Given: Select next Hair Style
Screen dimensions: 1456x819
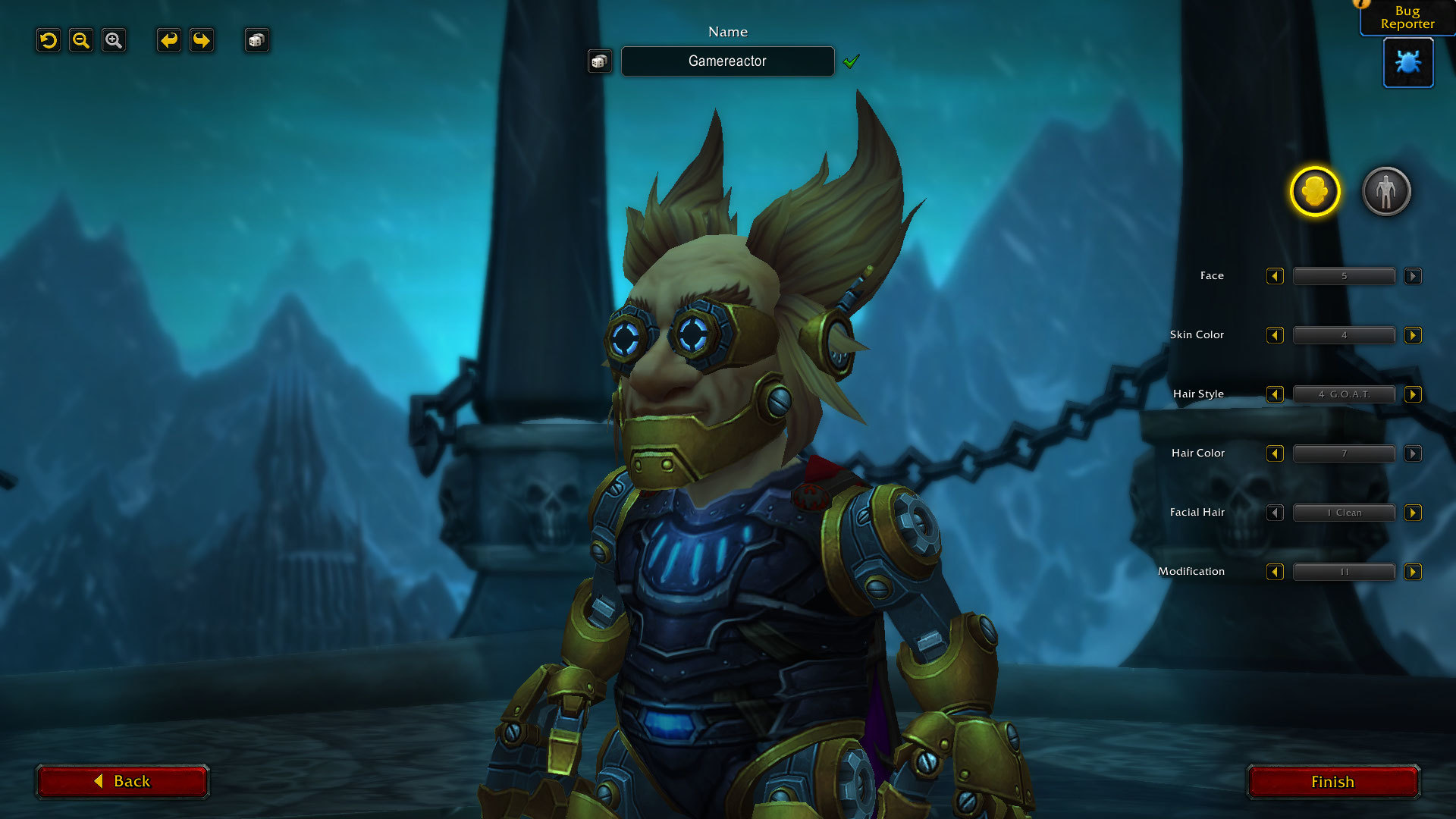Looking at the screenshot, I should [1413, 394].
